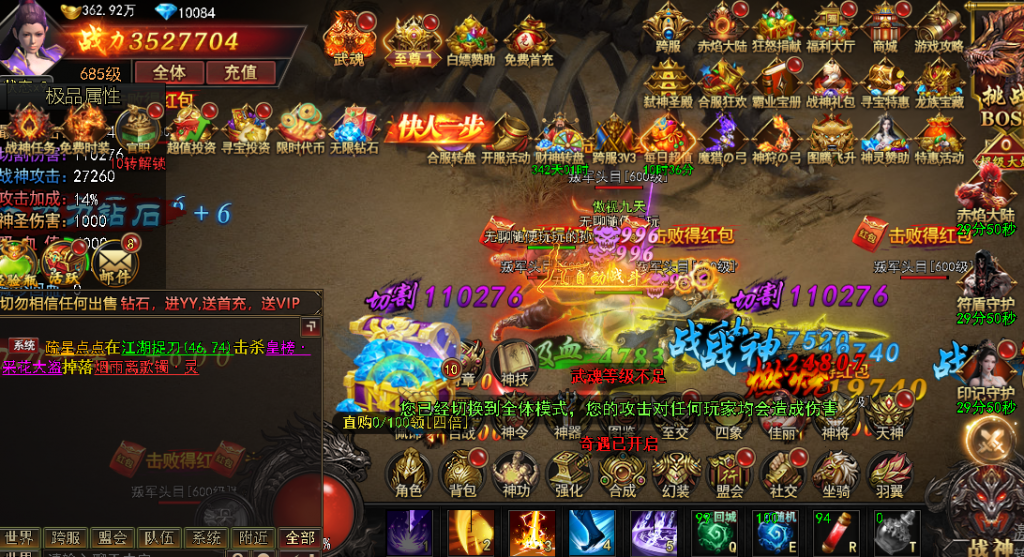Switch chat to the 系统 system tab

point(206,538)
